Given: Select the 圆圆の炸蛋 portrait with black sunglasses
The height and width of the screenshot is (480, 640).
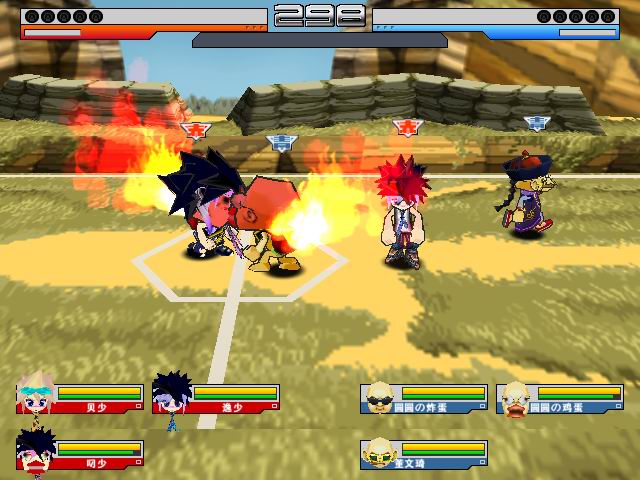Looking at the screenshot, I should (x=379, y=398).
